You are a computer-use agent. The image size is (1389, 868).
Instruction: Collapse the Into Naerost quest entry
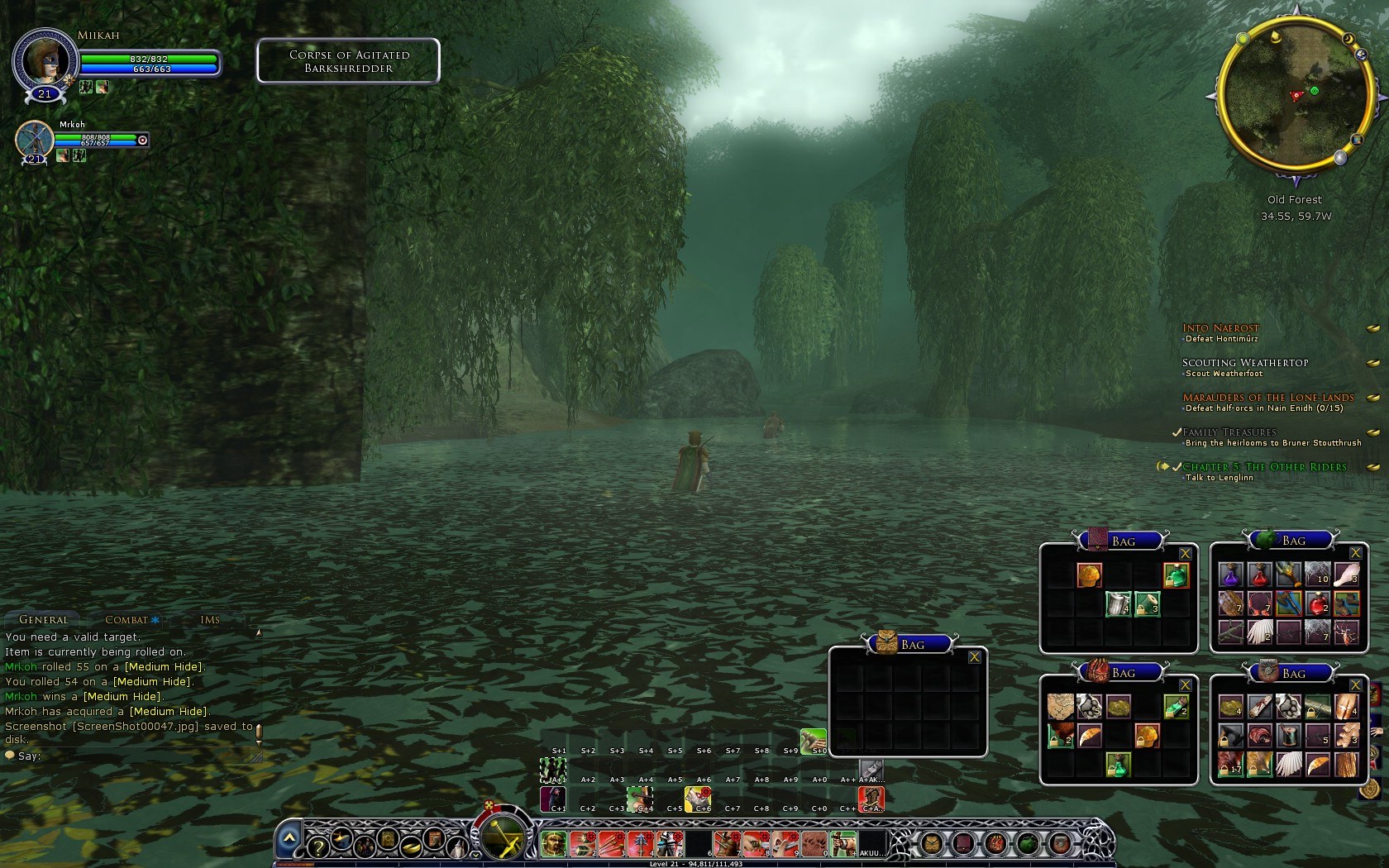[x=1373, y=327]
